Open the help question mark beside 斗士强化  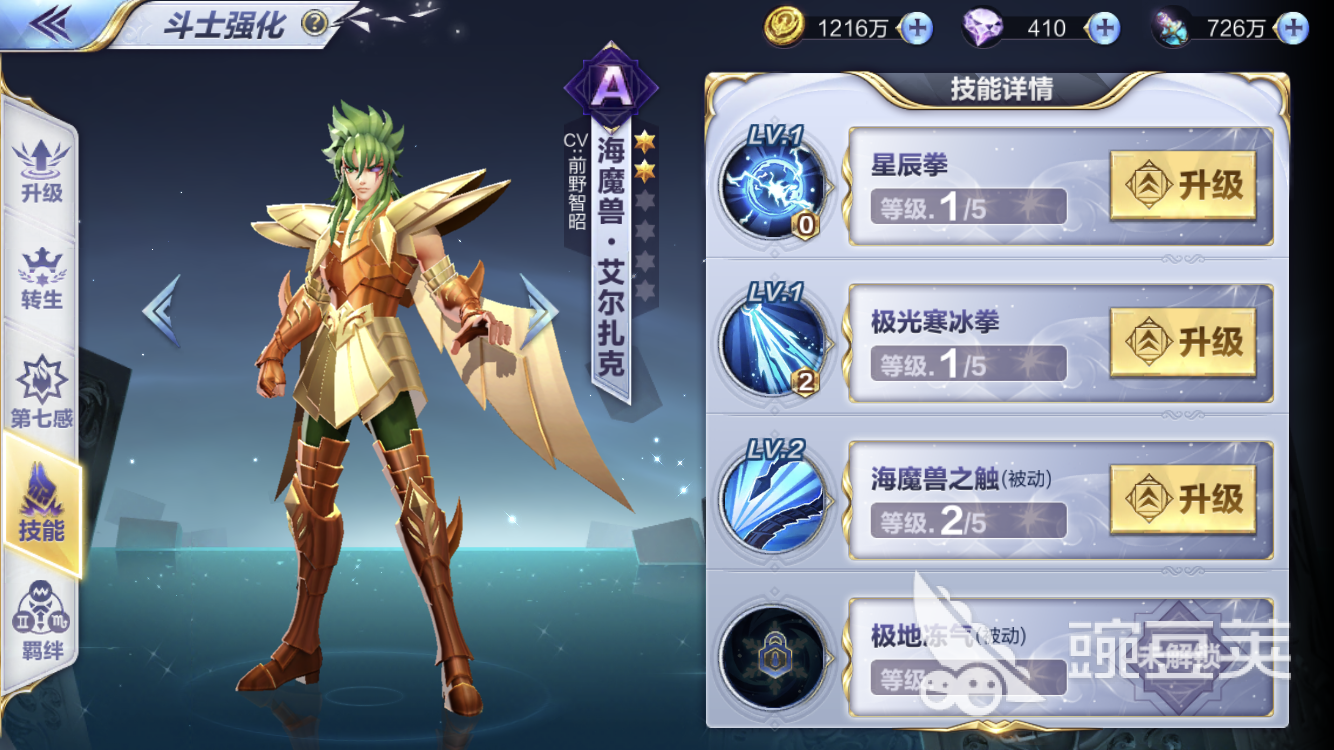(x=314, y=23)
